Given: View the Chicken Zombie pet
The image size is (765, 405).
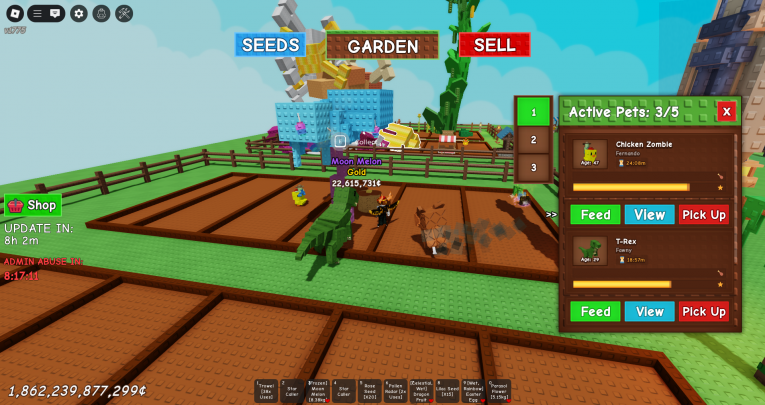Looking at the screenshot, I should [x=649, y=215].
